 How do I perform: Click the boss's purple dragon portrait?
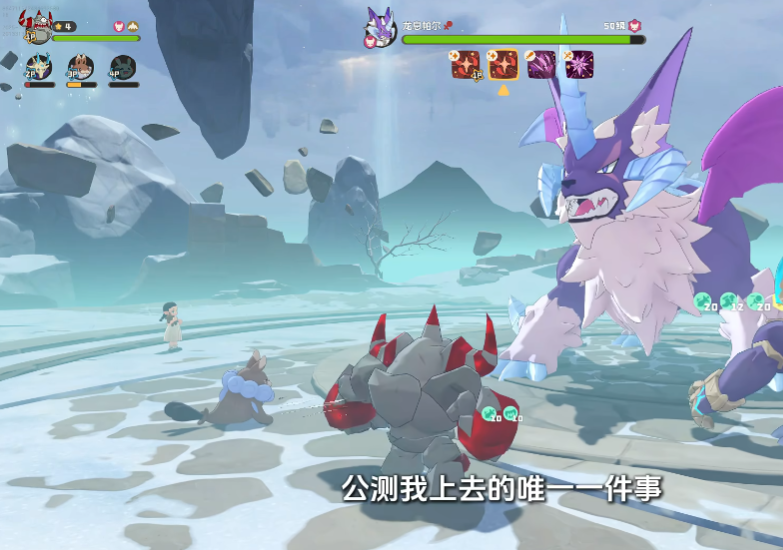pyautogui.click(x=380, y=27)
